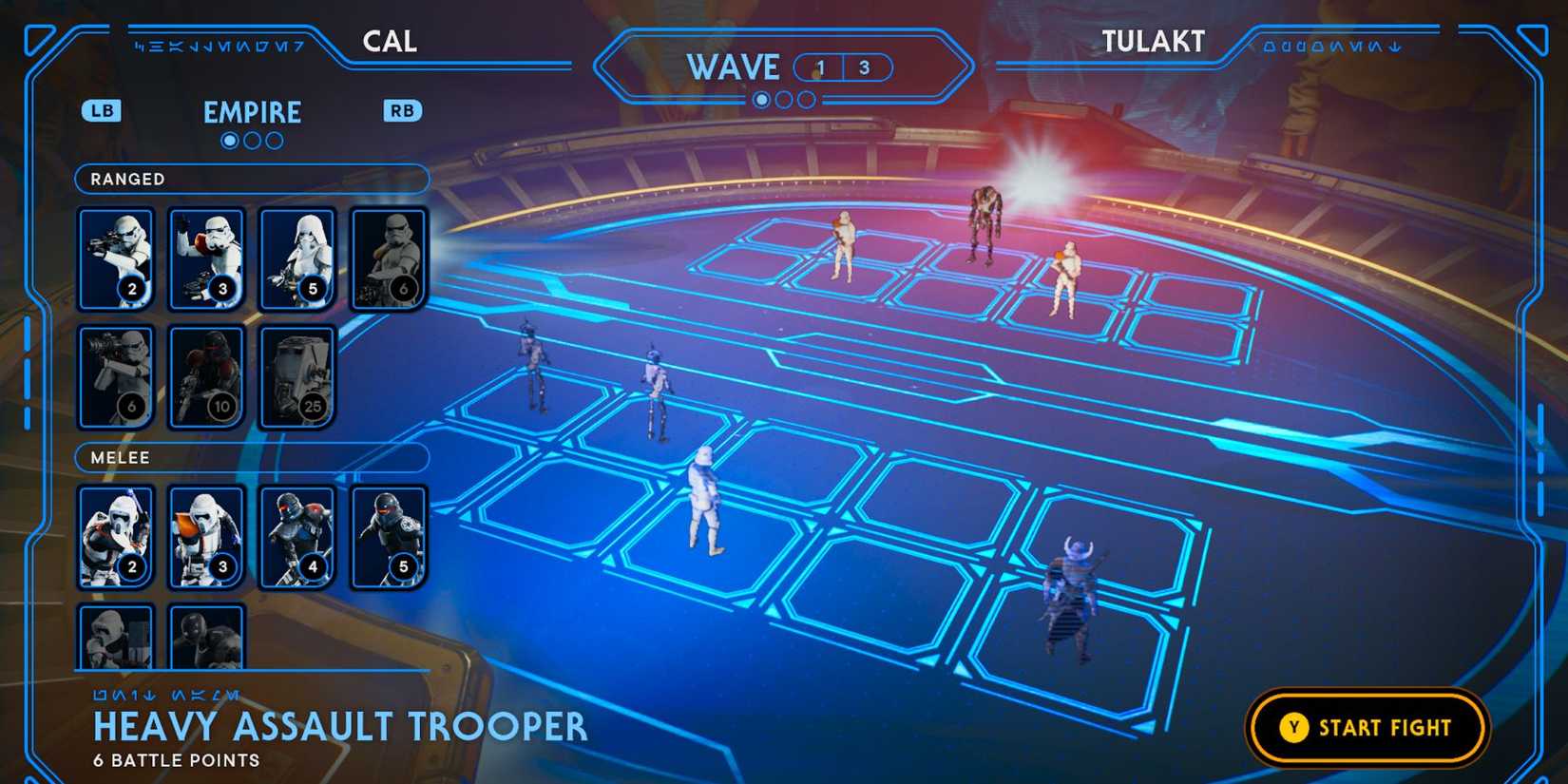Select the third dot below WAVE
Screen dimensions: 1568x784
pos(807,99)
